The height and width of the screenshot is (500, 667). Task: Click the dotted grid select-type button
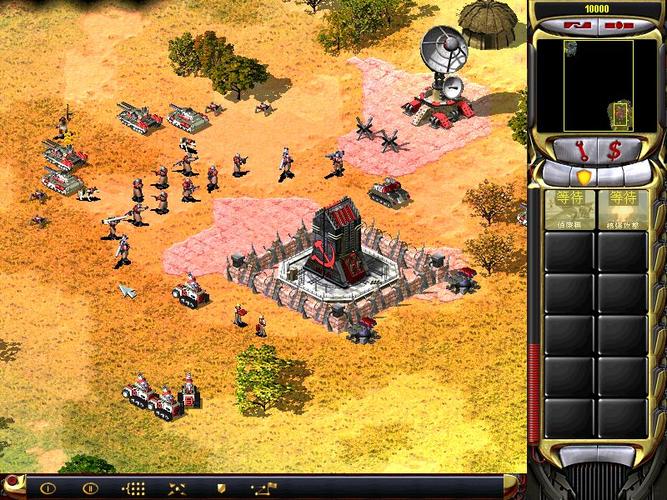132,489
